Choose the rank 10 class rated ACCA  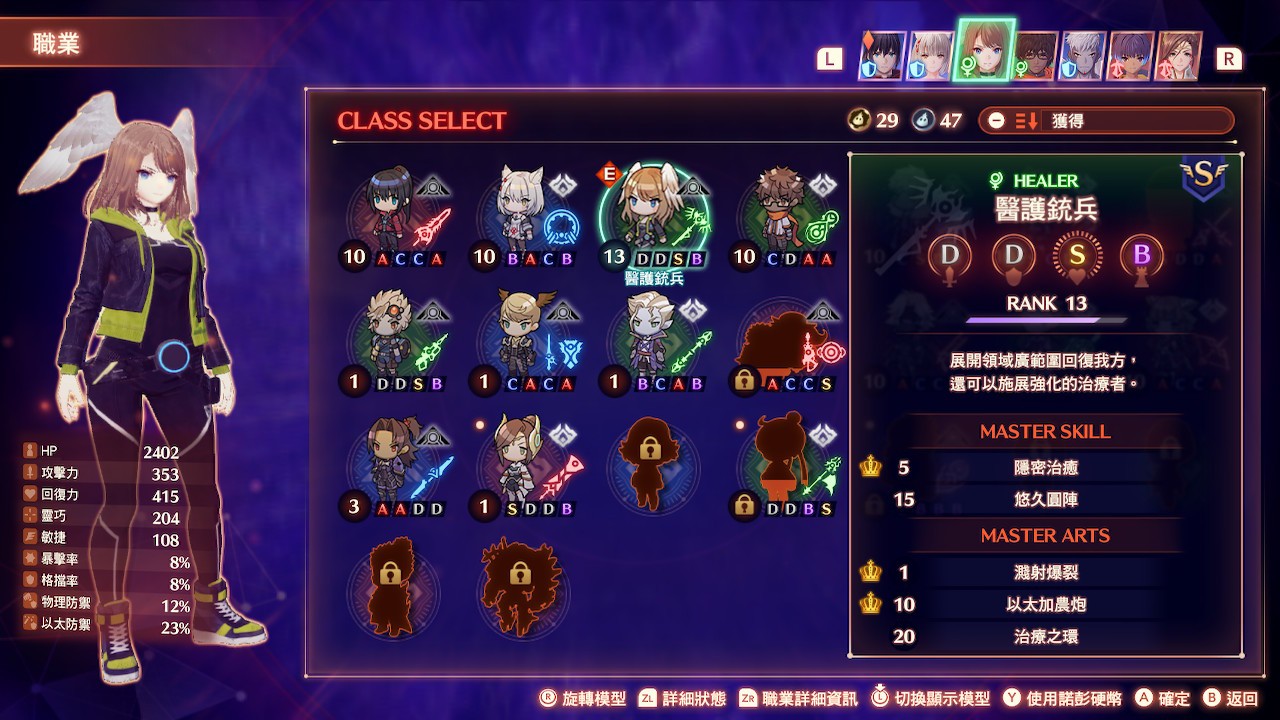click(395, 215)
